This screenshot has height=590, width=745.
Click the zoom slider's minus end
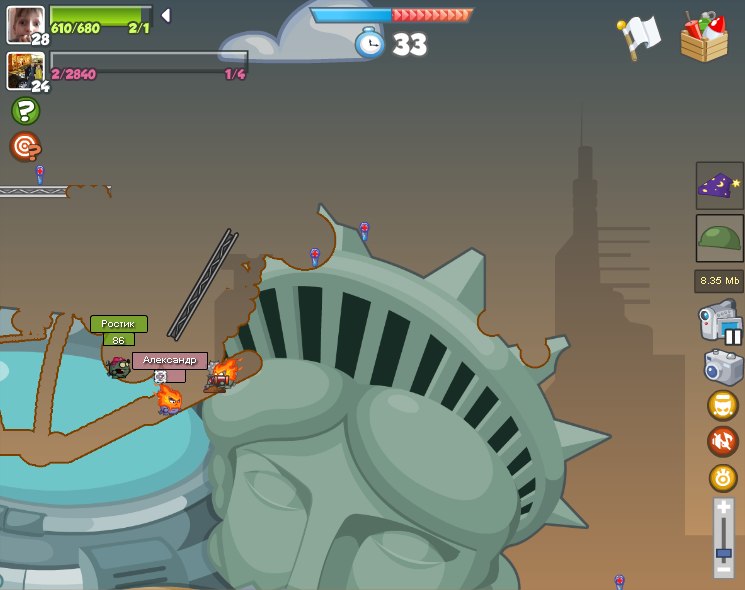tap(723, 570)
